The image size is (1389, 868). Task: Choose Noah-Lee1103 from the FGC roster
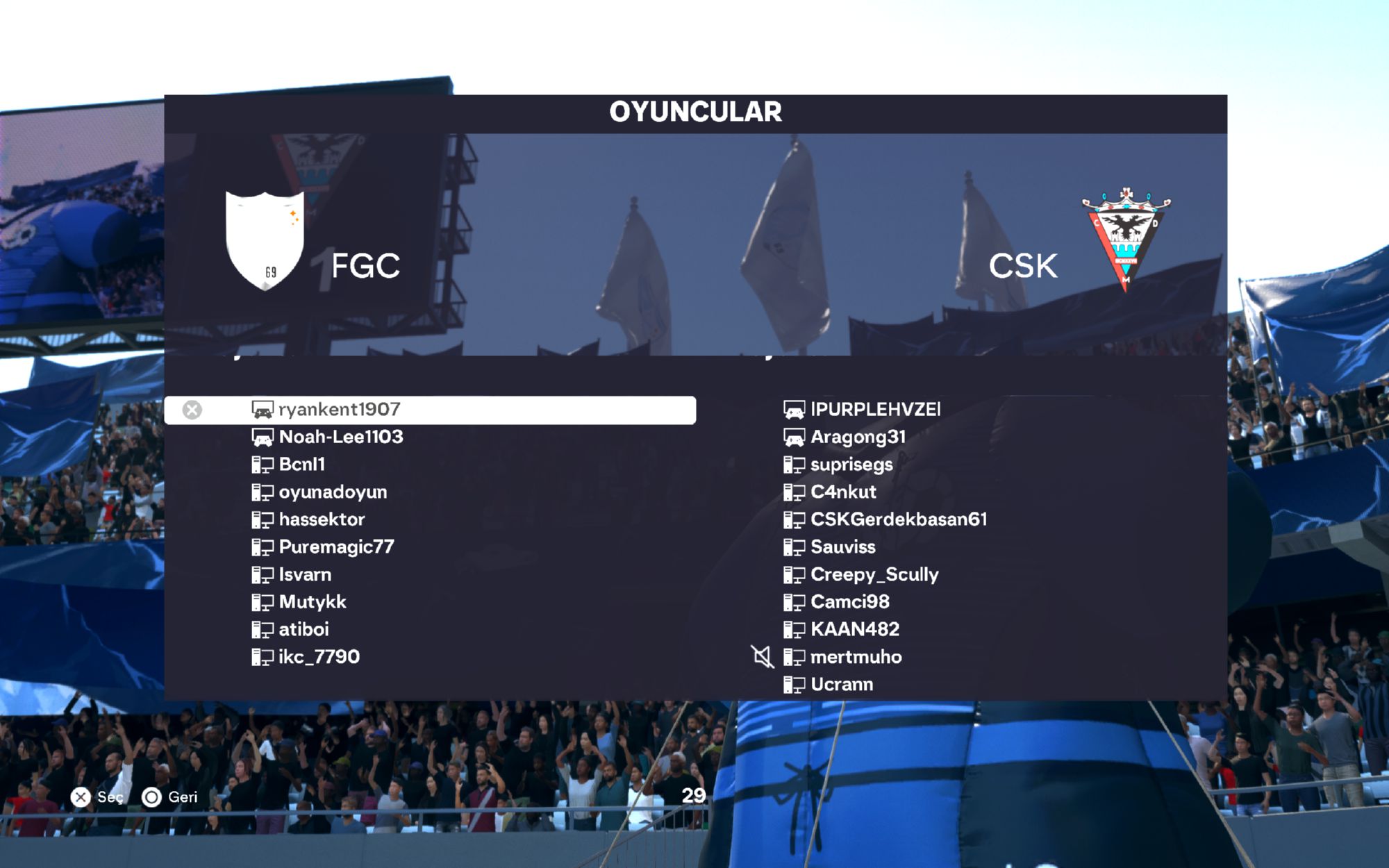340,437
